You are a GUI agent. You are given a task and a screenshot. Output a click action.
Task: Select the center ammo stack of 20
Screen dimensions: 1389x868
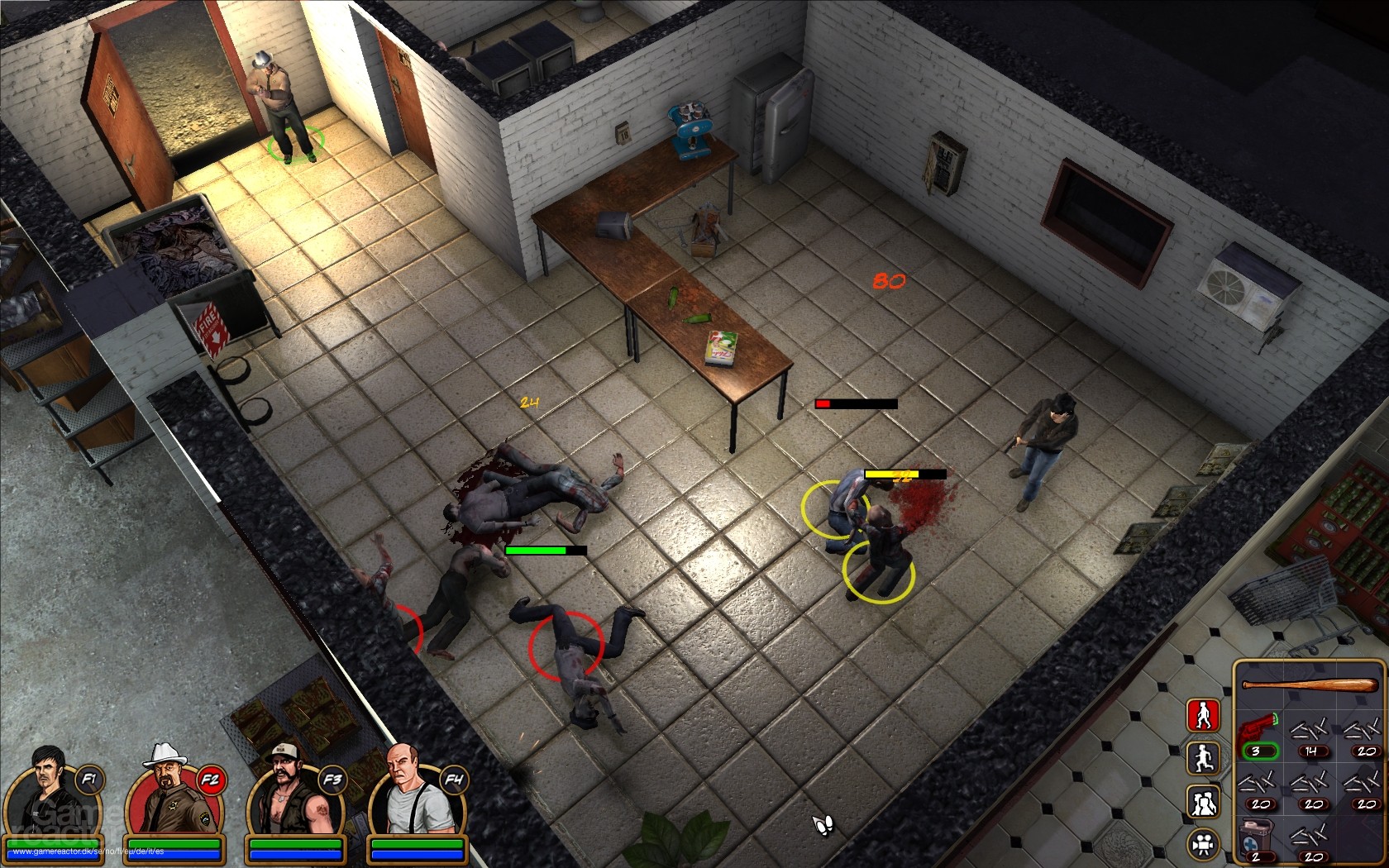click(x=1309, y=785)
